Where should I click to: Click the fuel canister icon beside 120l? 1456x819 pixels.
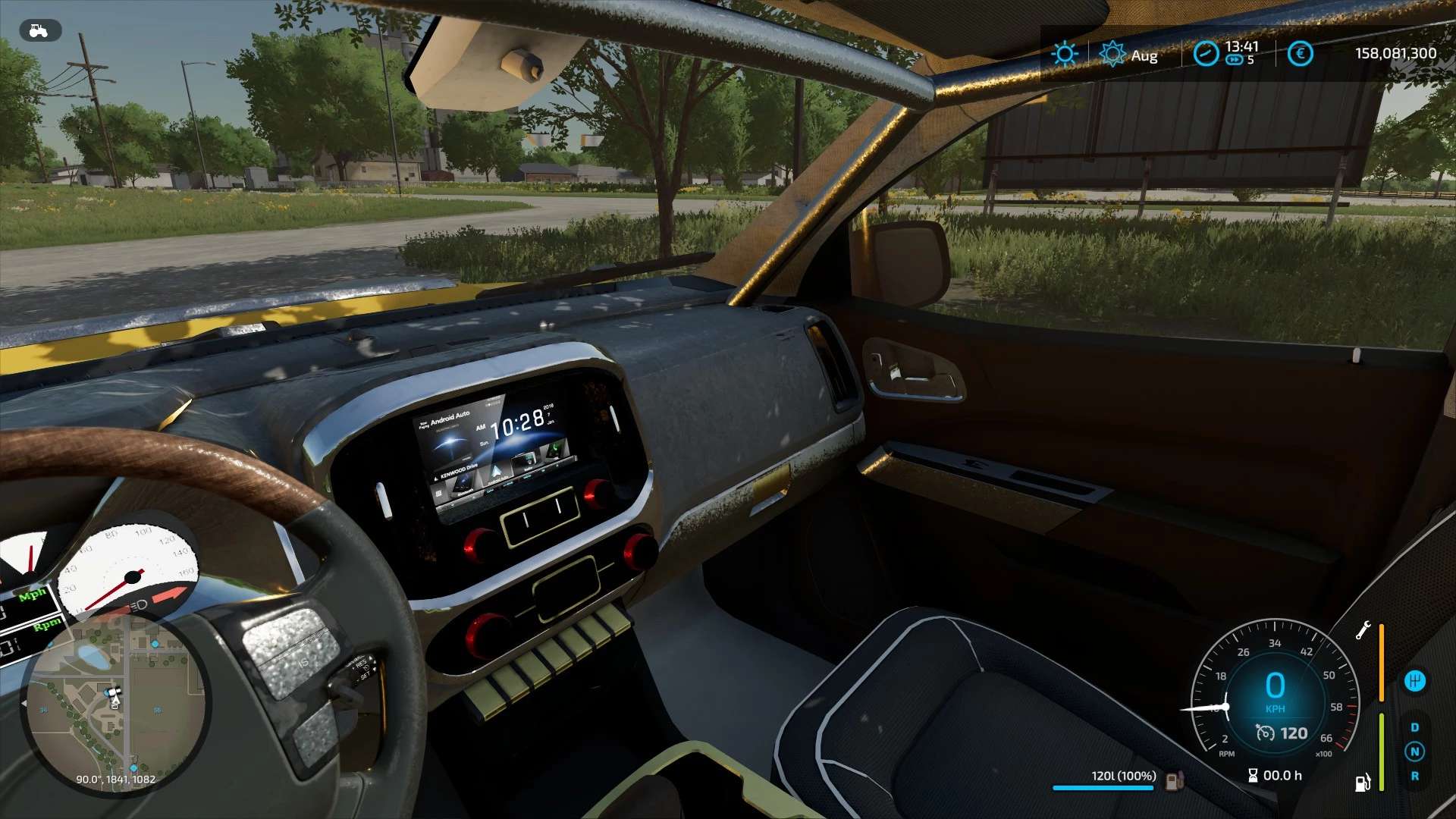tap(1174, 780)
